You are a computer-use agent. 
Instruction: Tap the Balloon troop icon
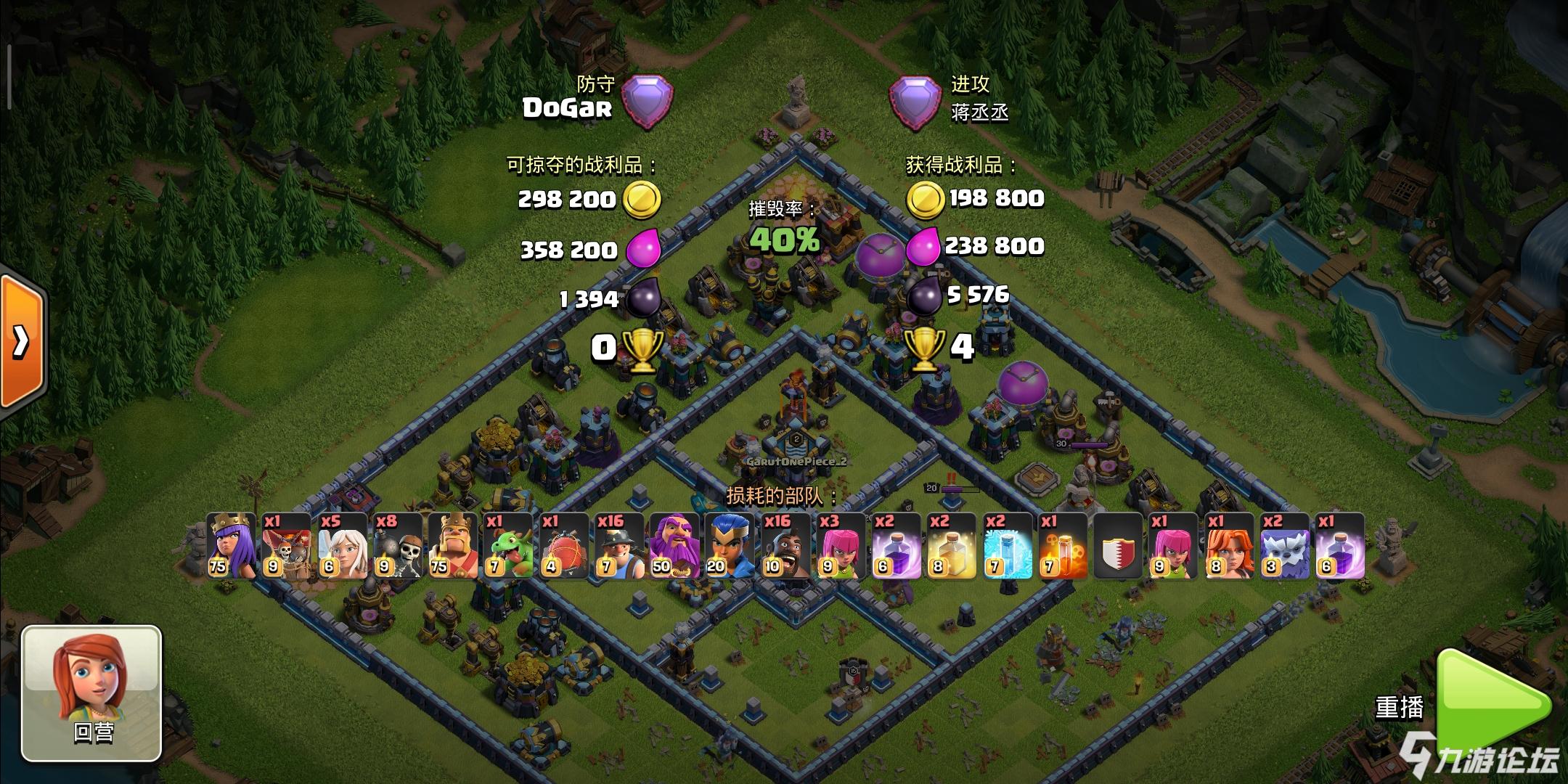click(286, 546)
